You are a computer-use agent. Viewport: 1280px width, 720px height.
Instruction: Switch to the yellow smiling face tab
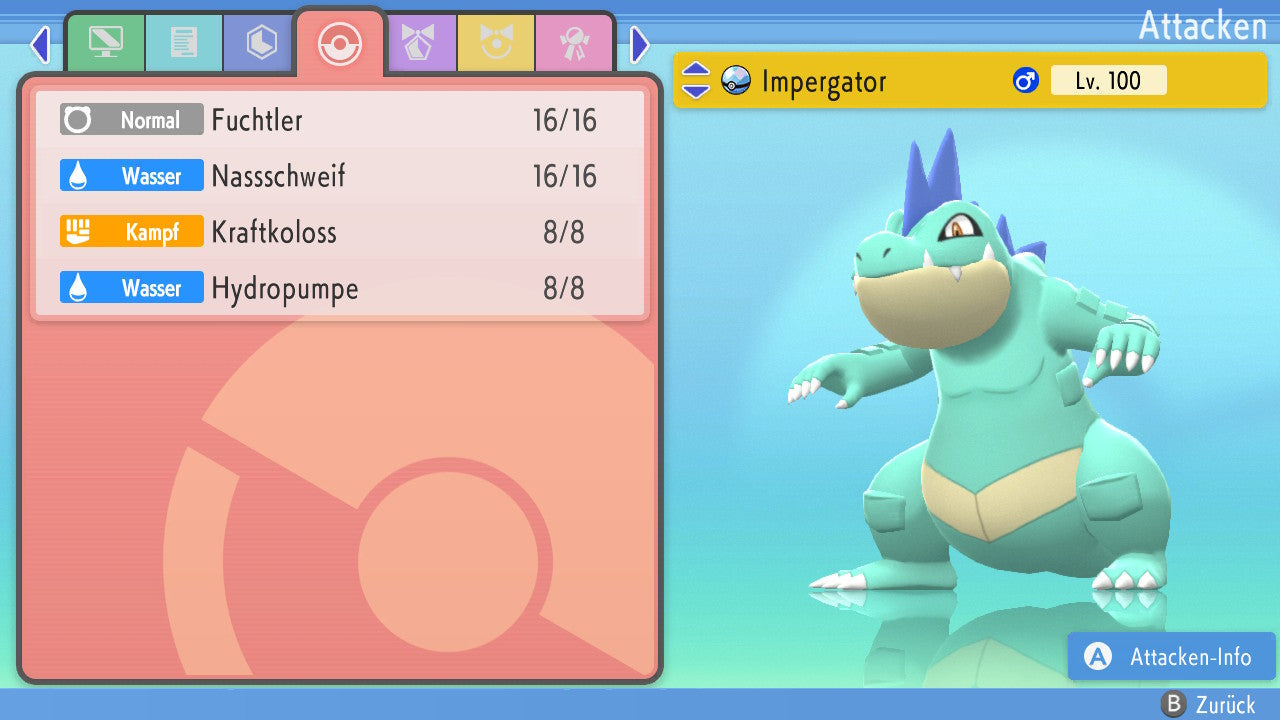495,43
